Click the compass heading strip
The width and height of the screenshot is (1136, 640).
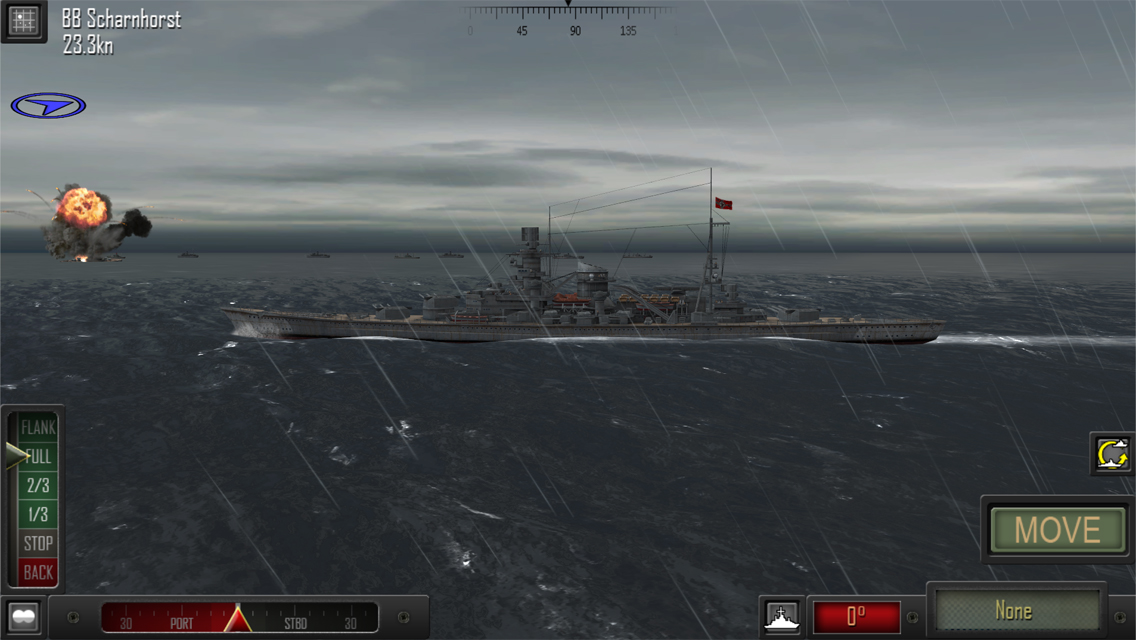(568, 17)
